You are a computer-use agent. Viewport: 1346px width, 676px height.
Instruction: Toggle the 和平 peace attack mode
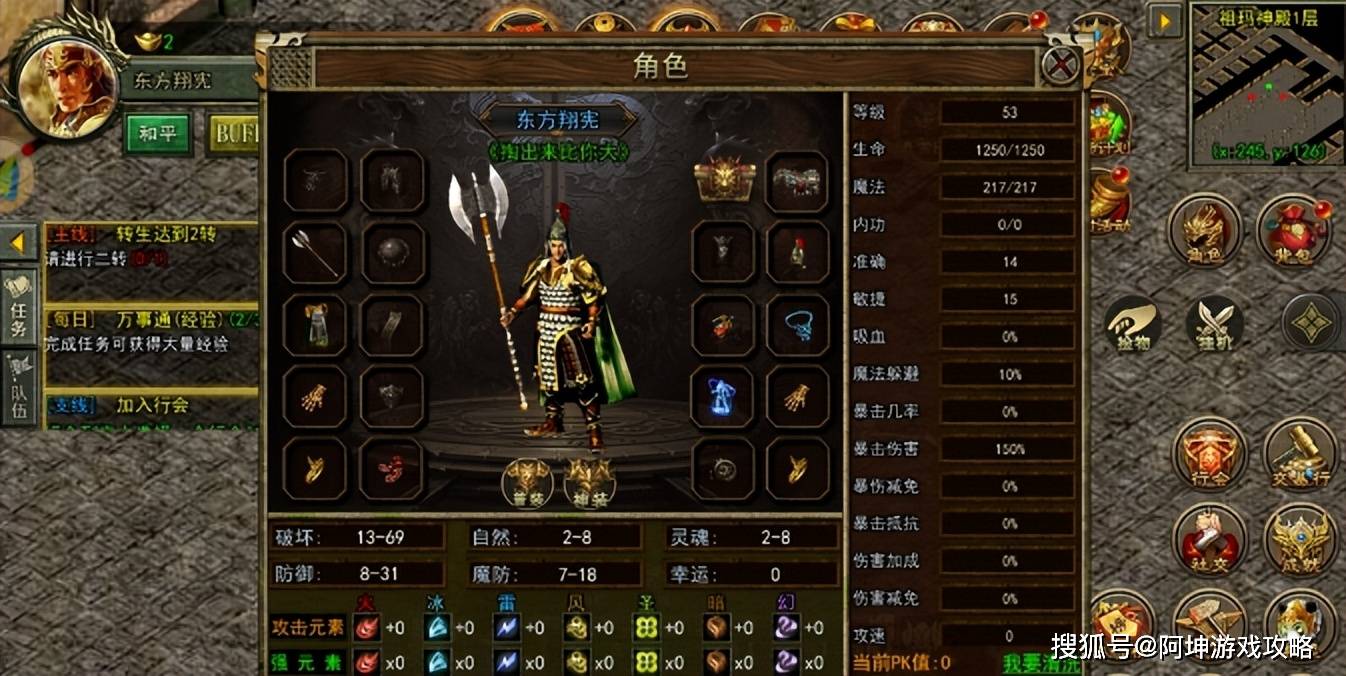157,133
